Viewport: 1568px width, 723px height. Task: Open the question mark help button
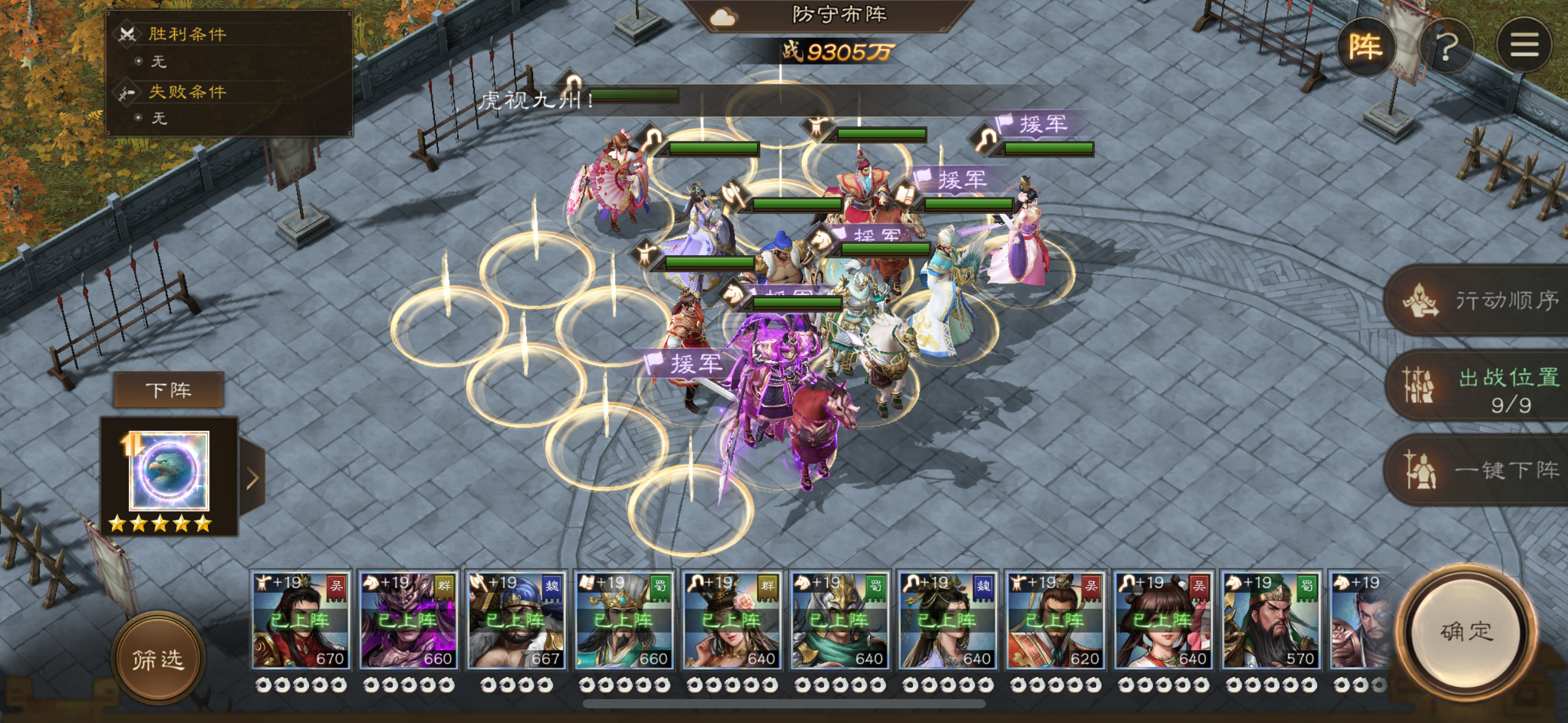coord(1446,47)
